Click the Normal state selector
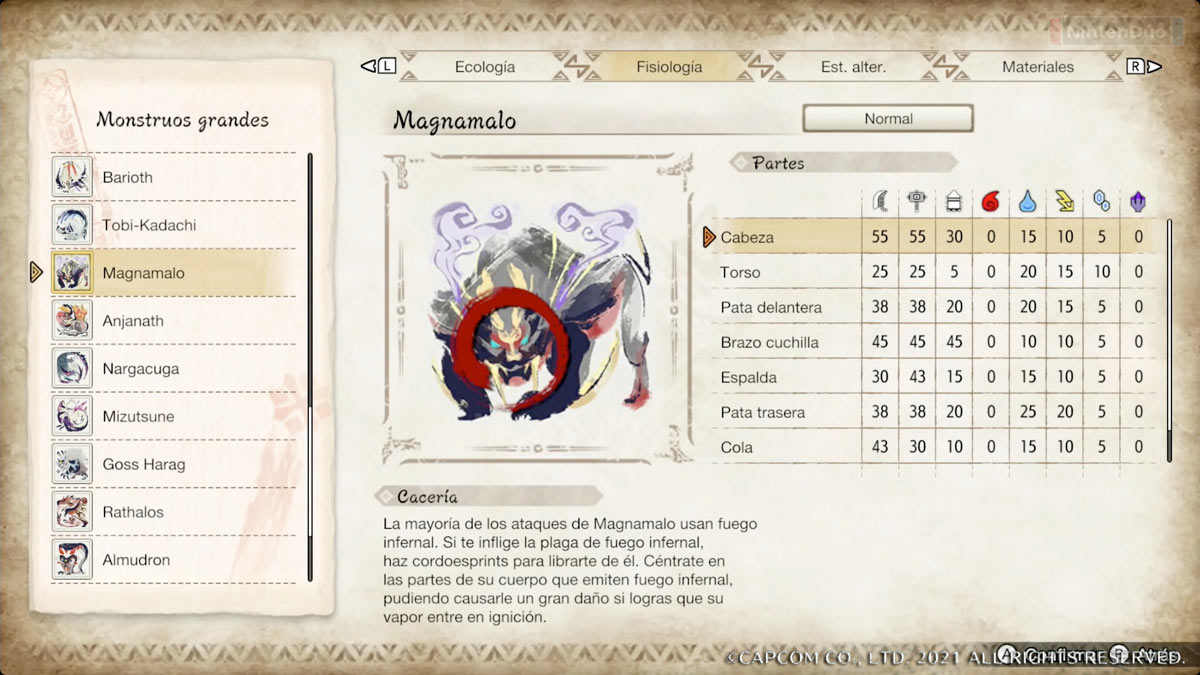 (x=888, y=118)
